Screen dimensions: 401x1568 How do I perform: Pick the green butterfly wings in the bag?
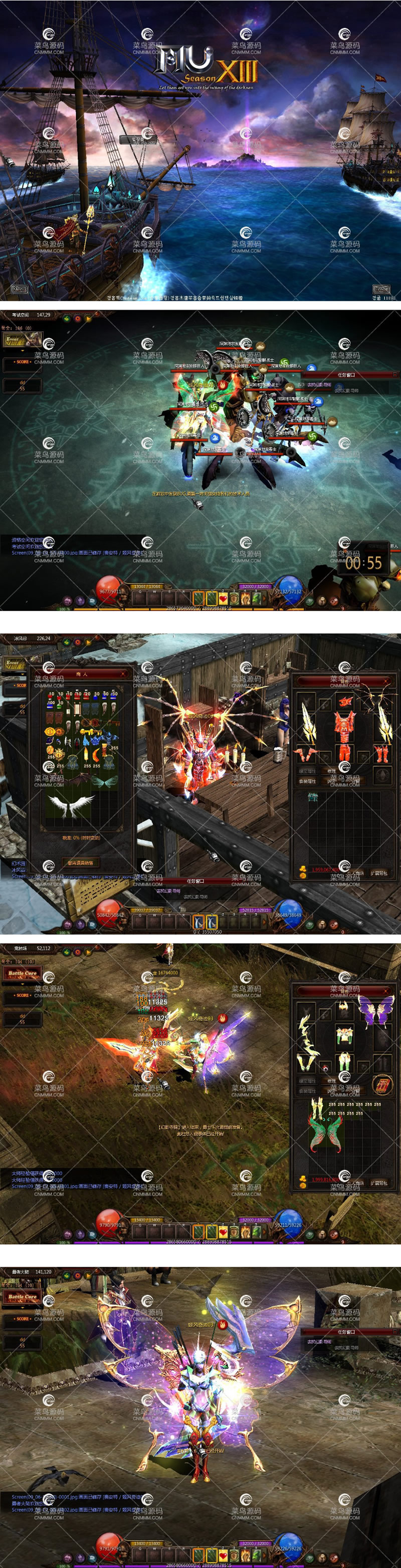[326, 1135]
